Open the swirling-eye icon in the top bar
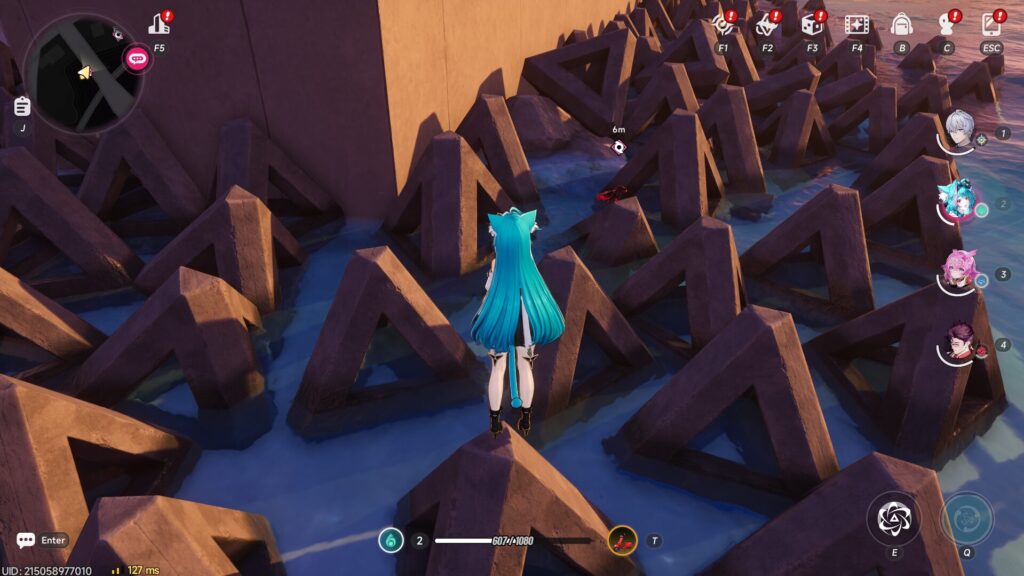Screen dimensions: 1024x576 723,24
